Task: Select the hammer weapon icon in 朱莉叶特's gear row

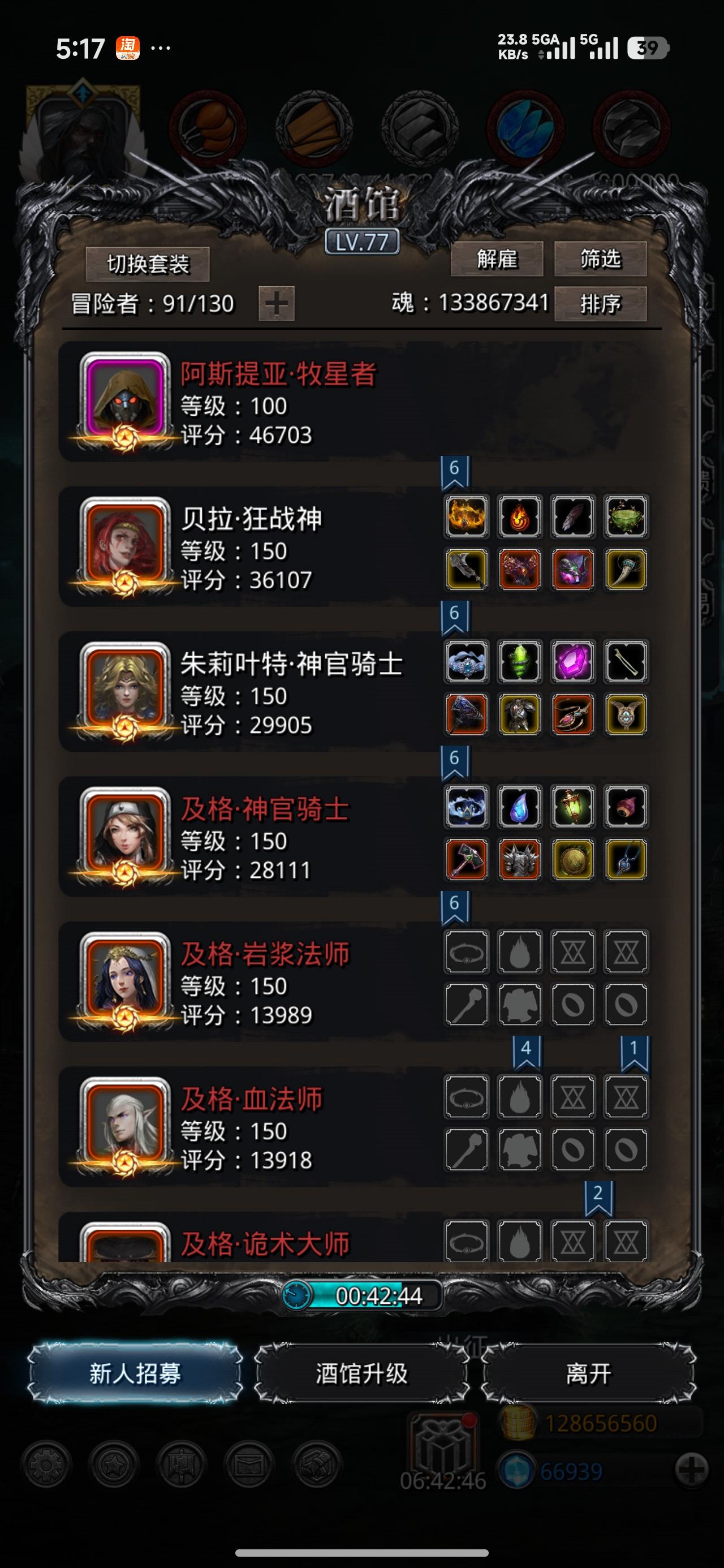Action: [x=466, y=713]
